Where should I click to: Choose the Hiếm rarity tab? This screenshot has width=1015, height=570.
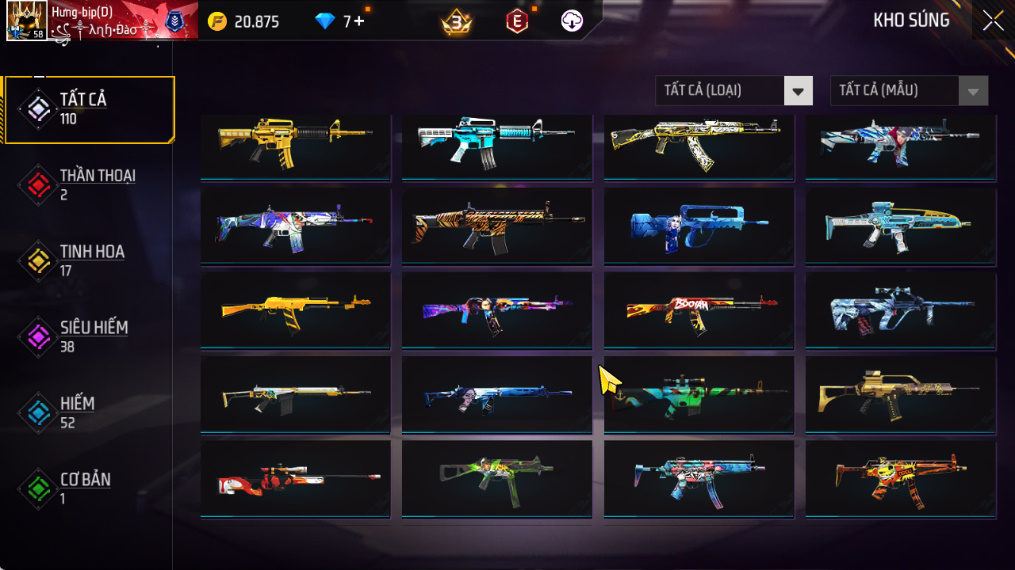(88, 412)
